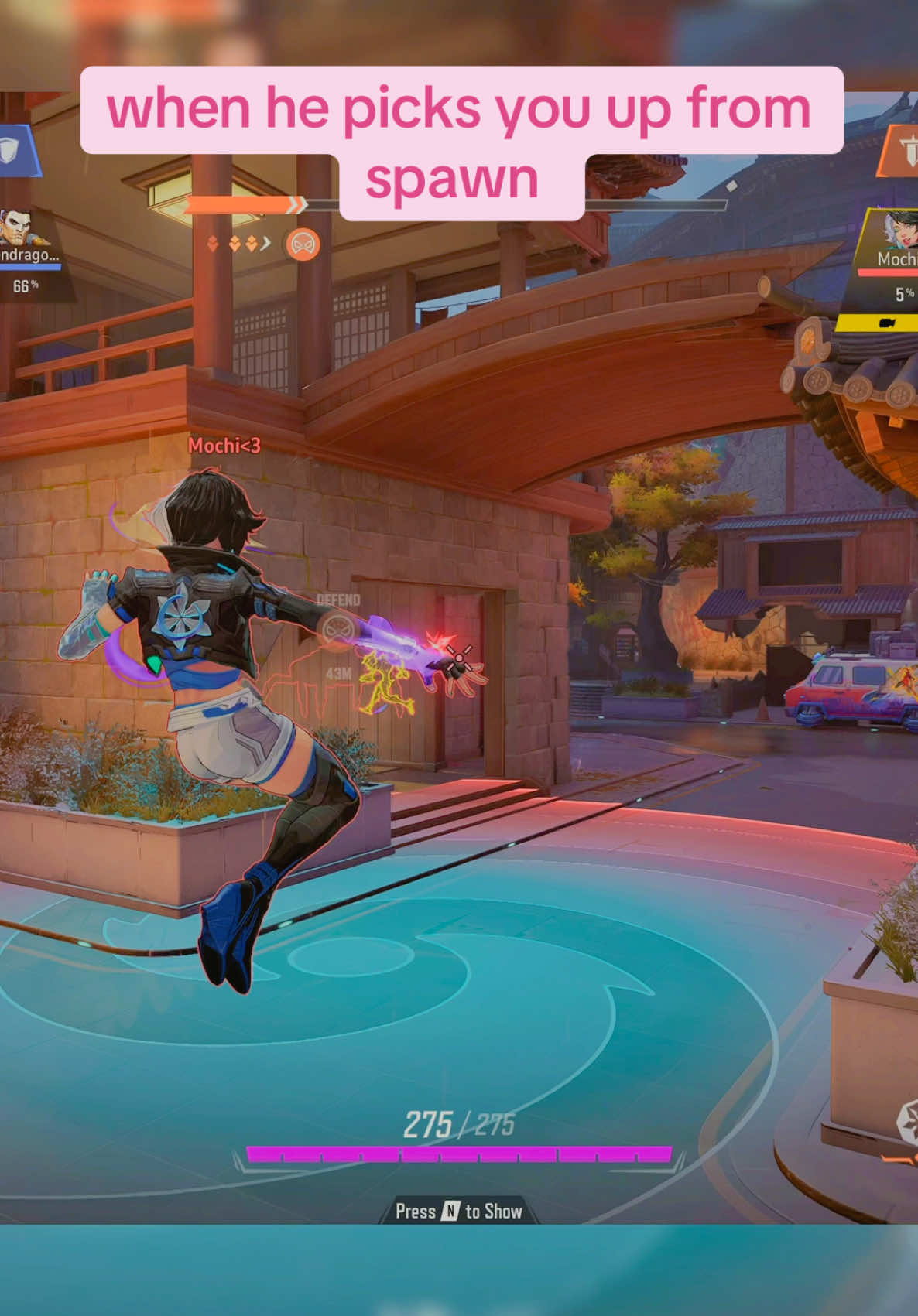Click the blue shield team icon

(11, 151)
